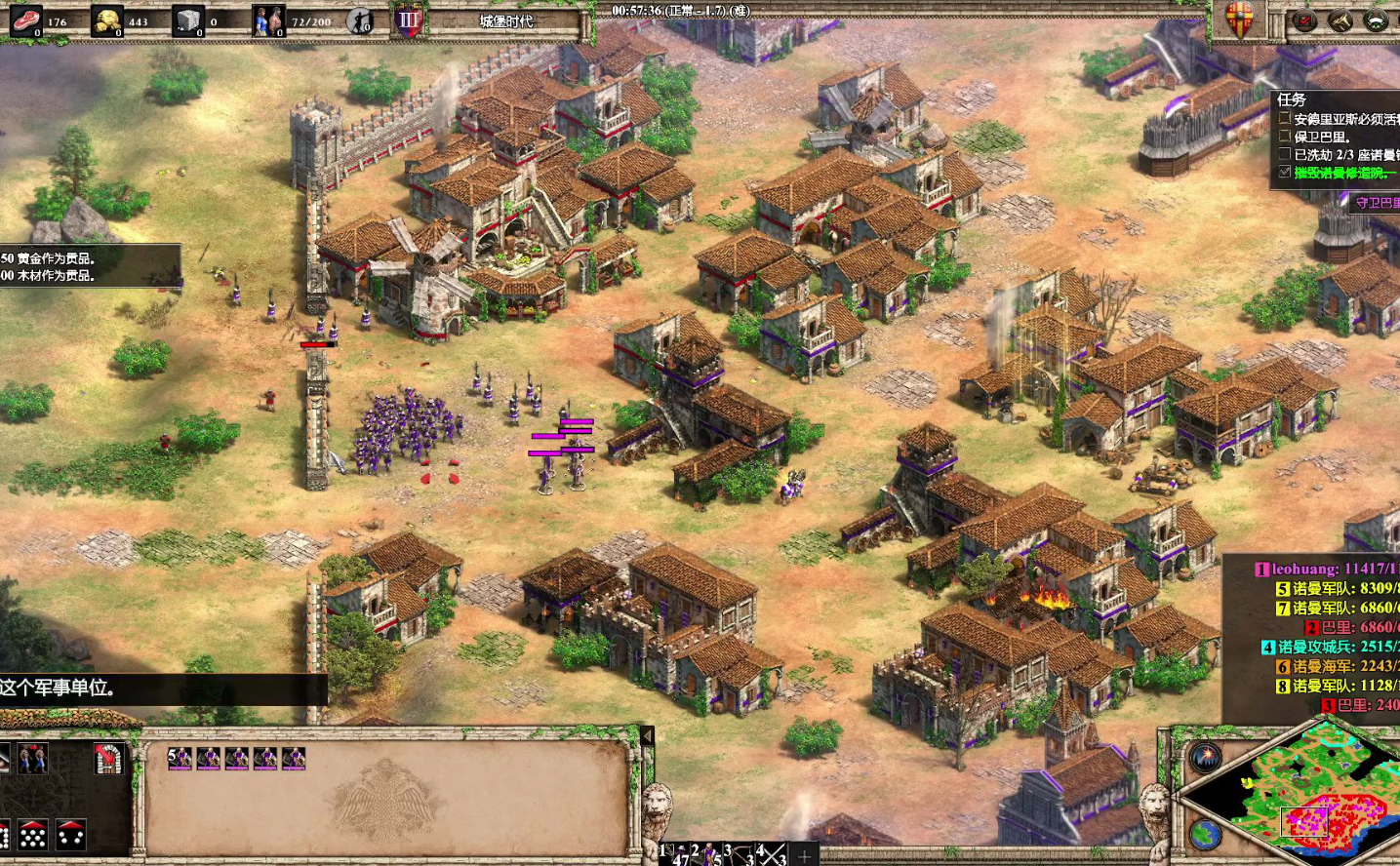Click the Castle Age roman numeral emblem

(408, 20)
